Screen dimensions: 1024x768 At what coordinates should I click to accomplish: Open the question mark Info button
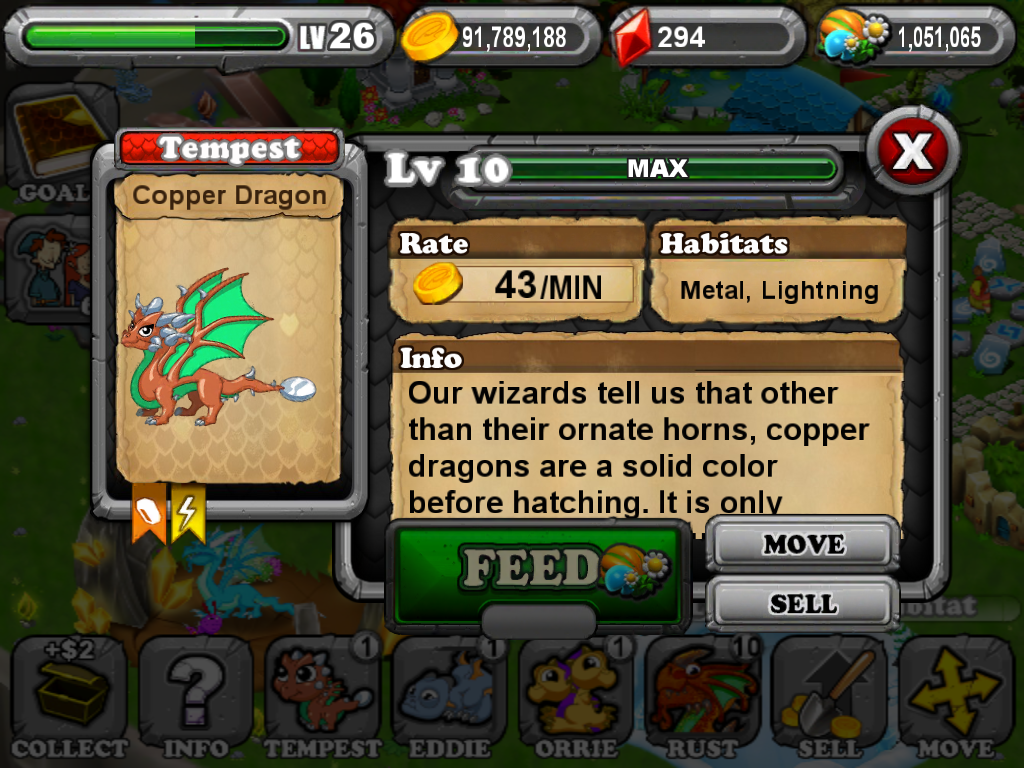[195, 695]
